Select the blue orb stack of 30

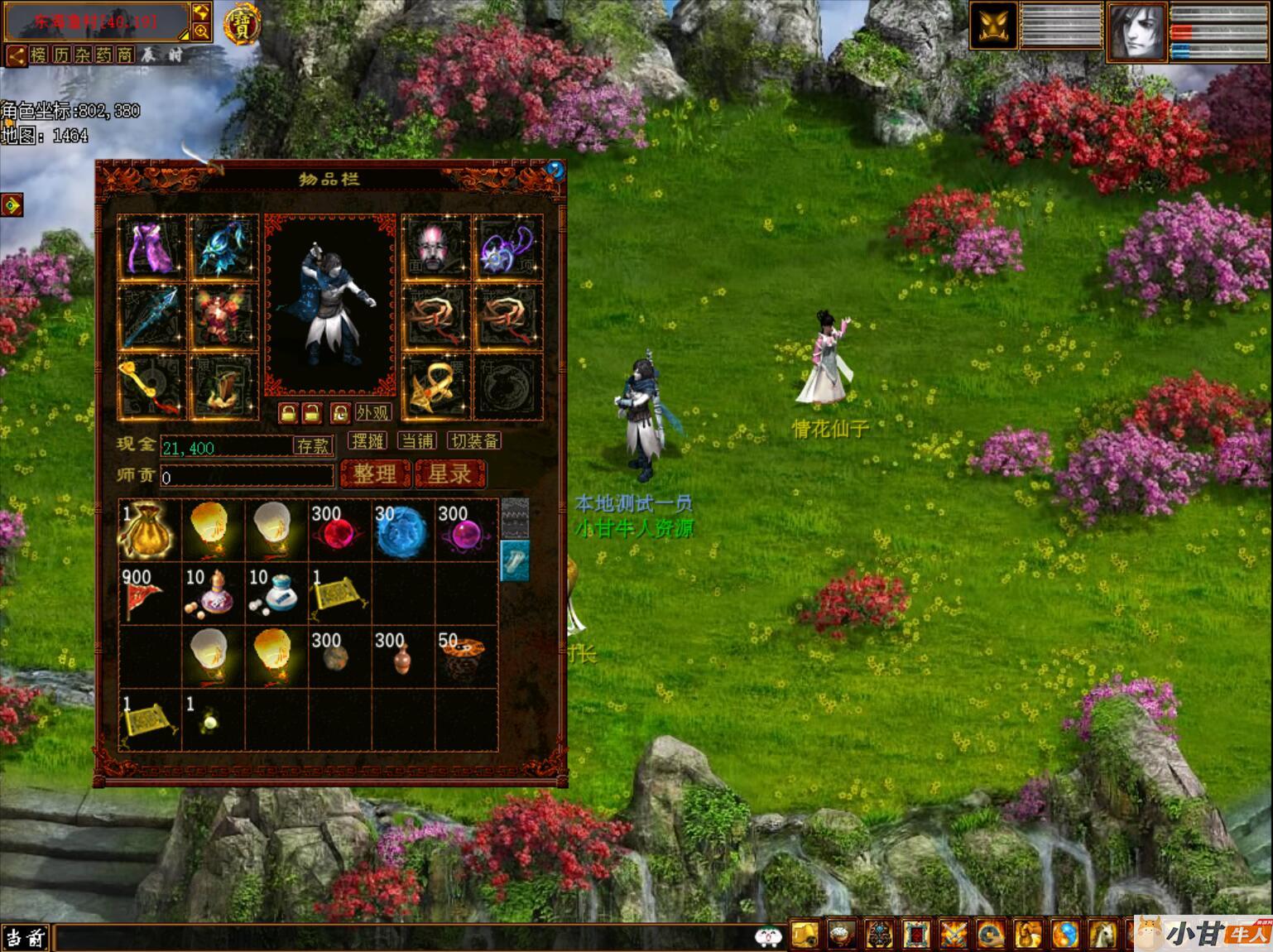402,530
